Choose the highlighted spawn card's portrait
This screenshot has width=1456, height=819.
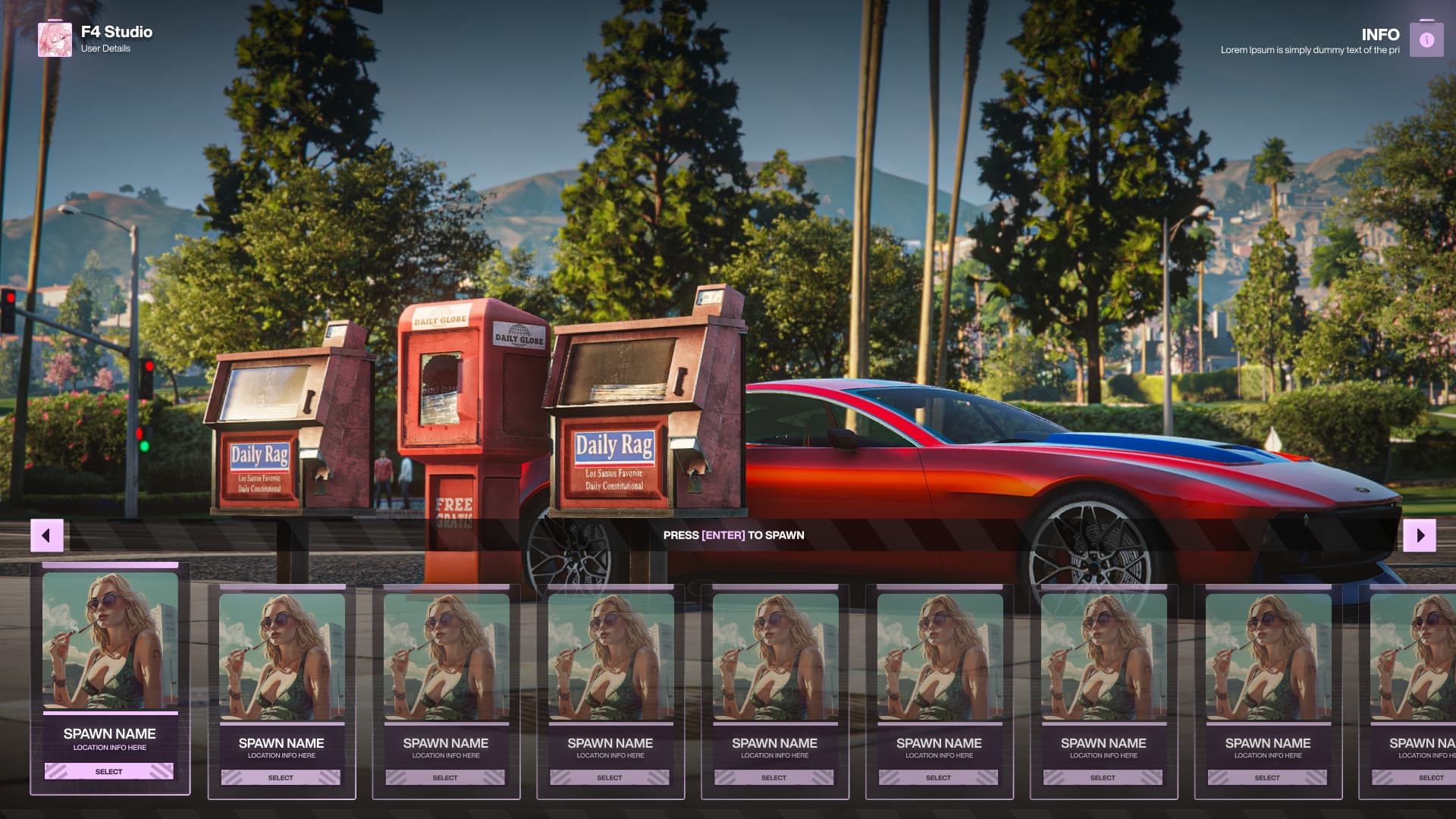[111, 641]
